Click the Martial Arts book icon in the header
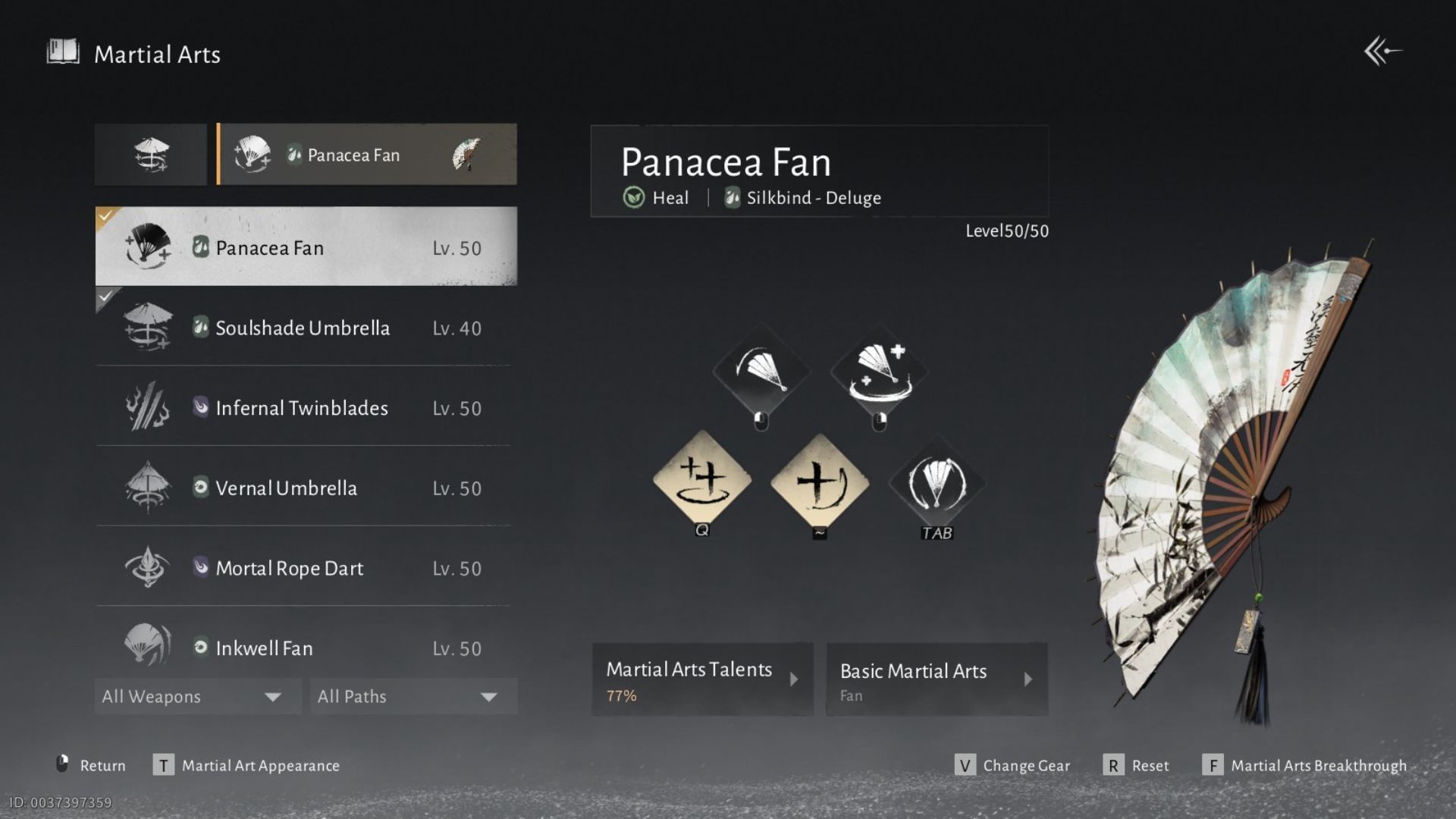The width and height of the screenshot is (1456, 819). coord(61,52)
